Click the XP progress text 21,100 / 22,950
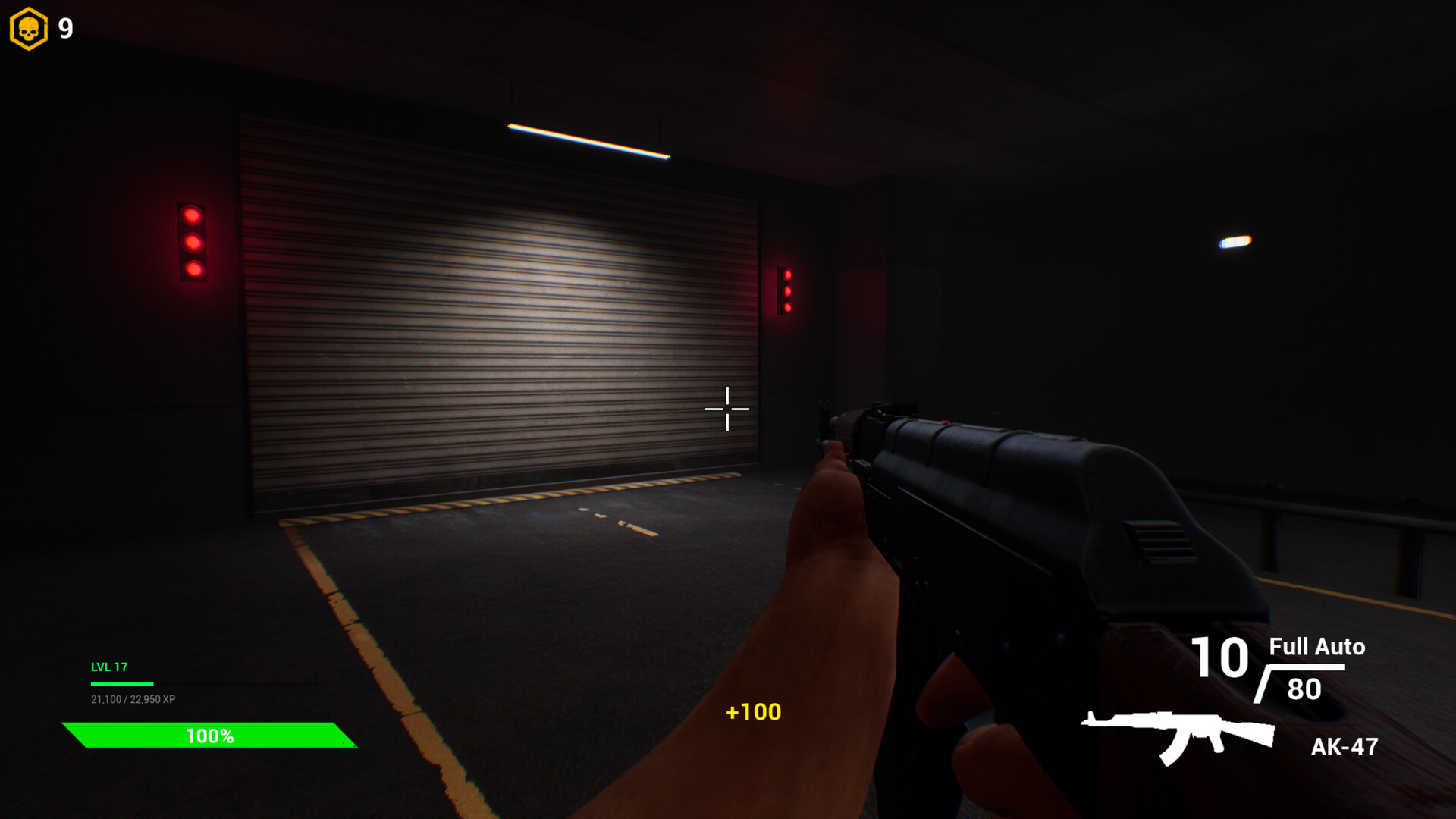1456x819 pixels. (133, 699)
